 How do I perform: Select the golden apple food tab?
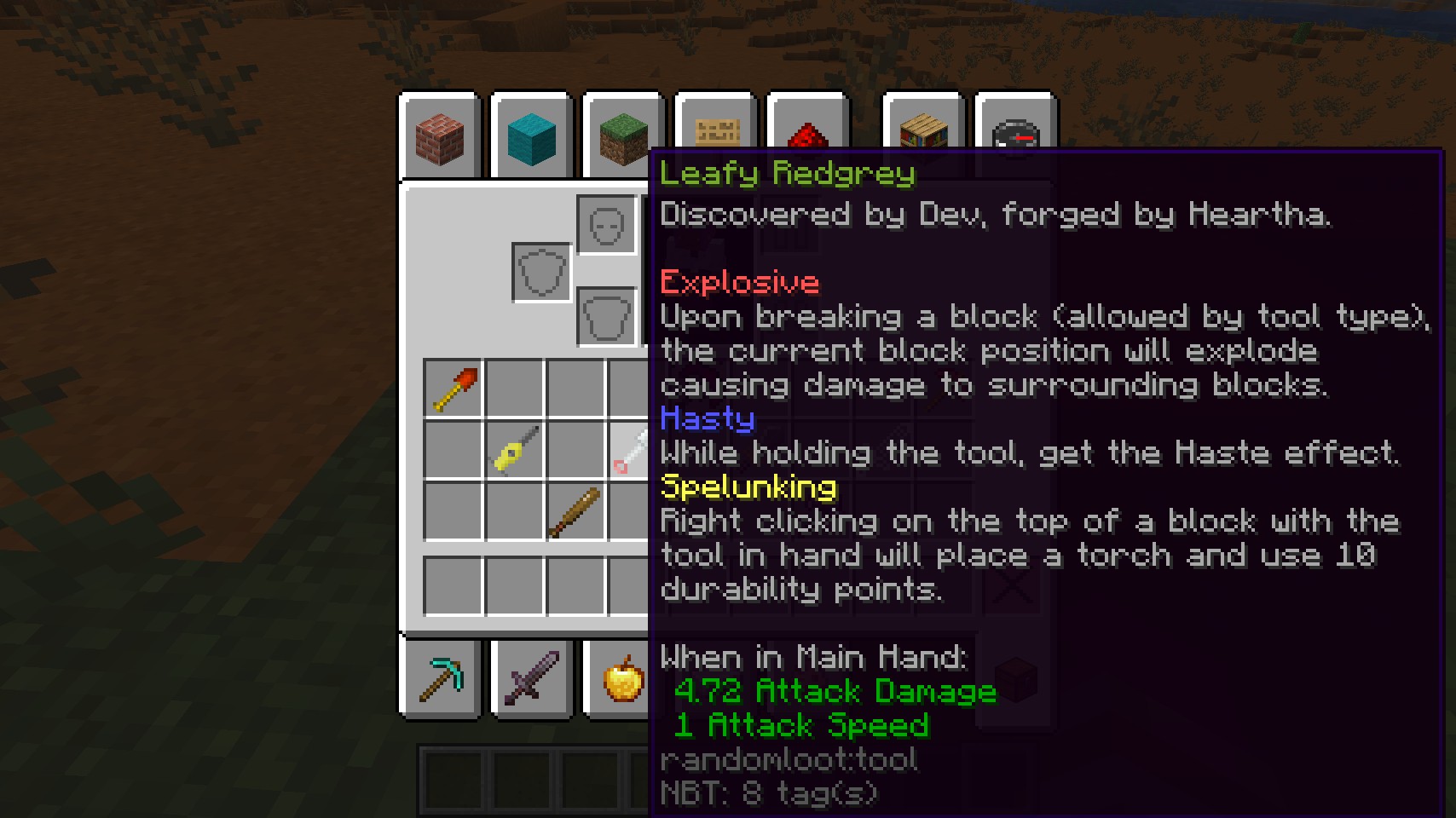622,678
